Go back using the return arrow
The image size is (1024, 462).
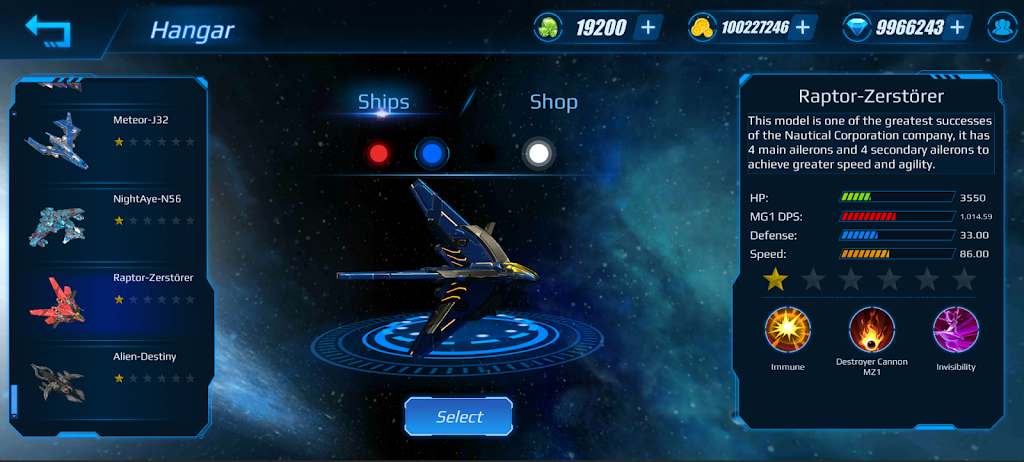[48, 29]
